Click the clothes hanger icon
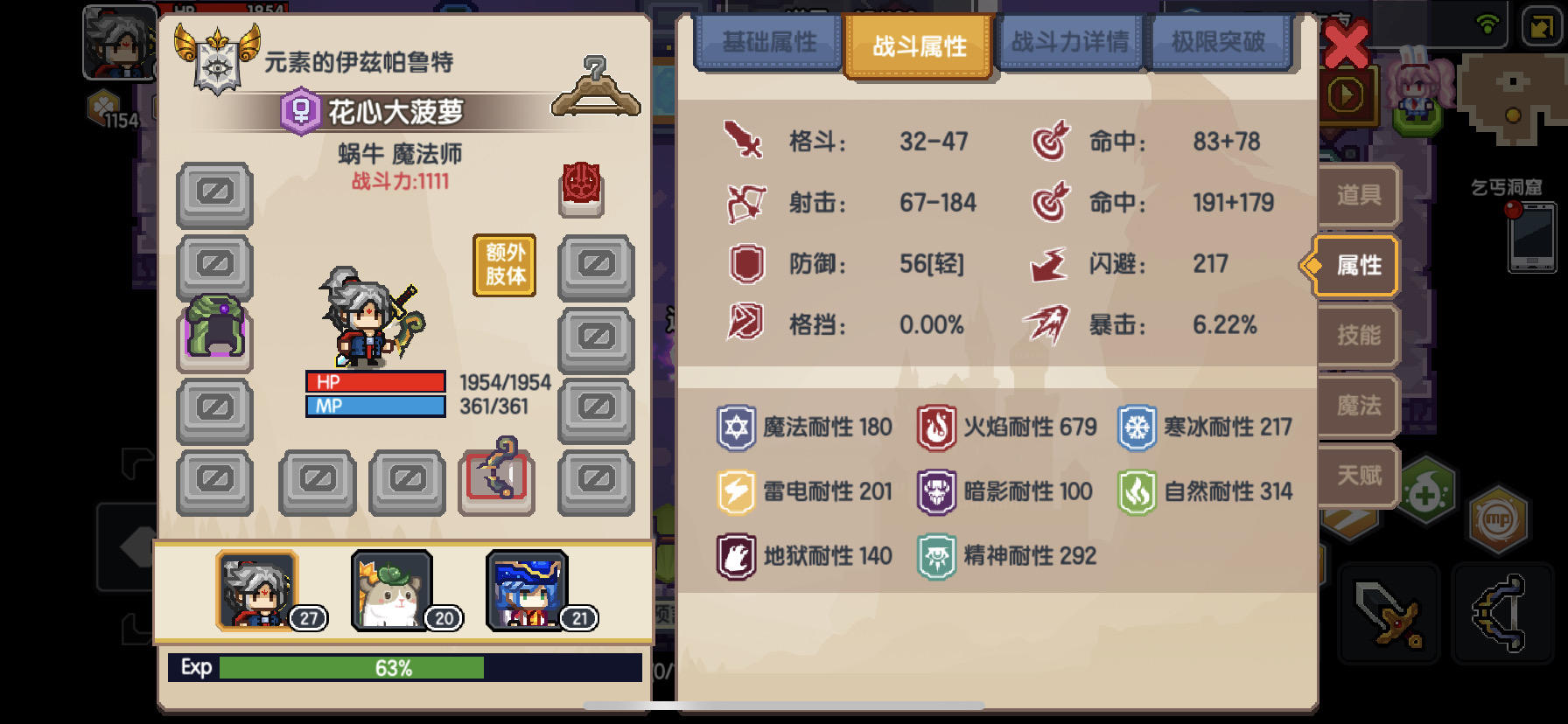The width and height of the screenshot is (1568, 724). 596,87
